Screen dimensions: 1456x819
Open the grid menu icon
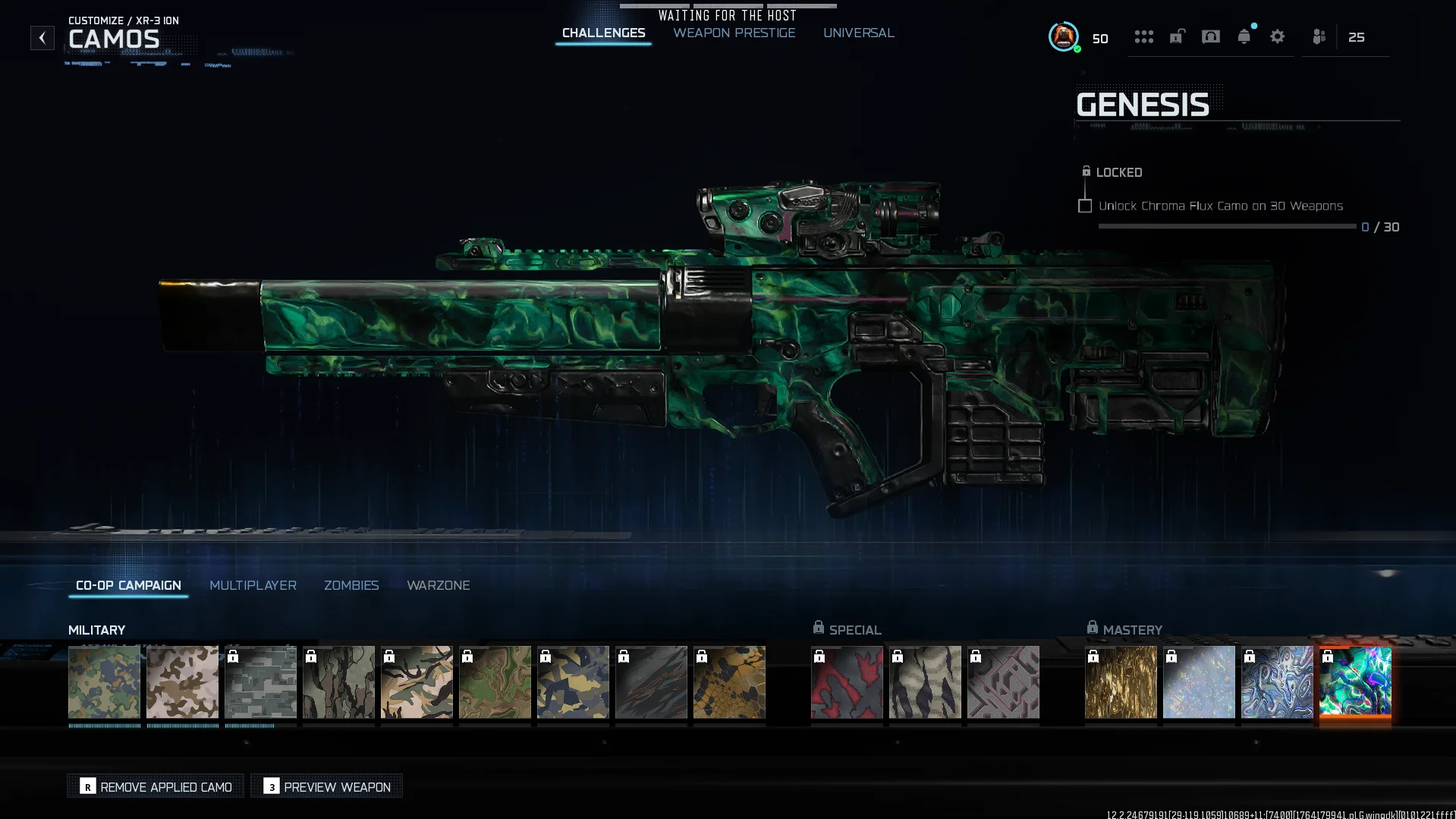coord(1143,36)
